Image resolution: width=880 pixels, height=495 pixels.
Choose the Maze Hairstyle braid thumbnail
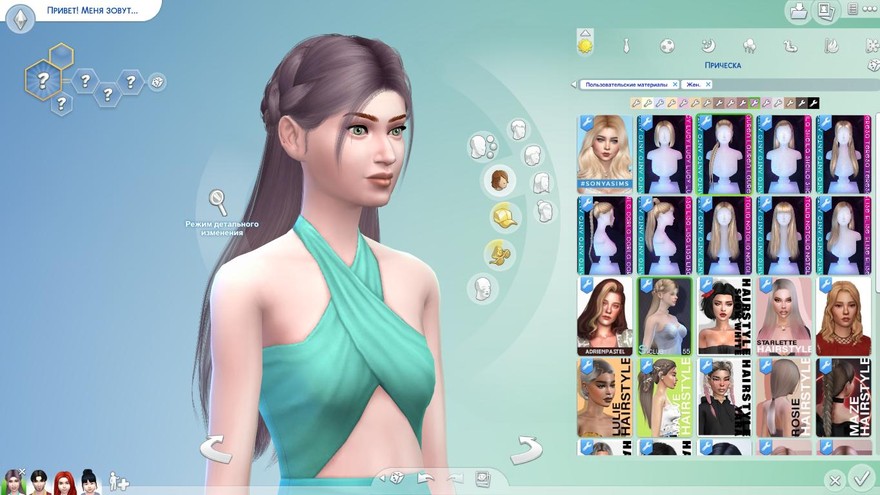[842, 397]
